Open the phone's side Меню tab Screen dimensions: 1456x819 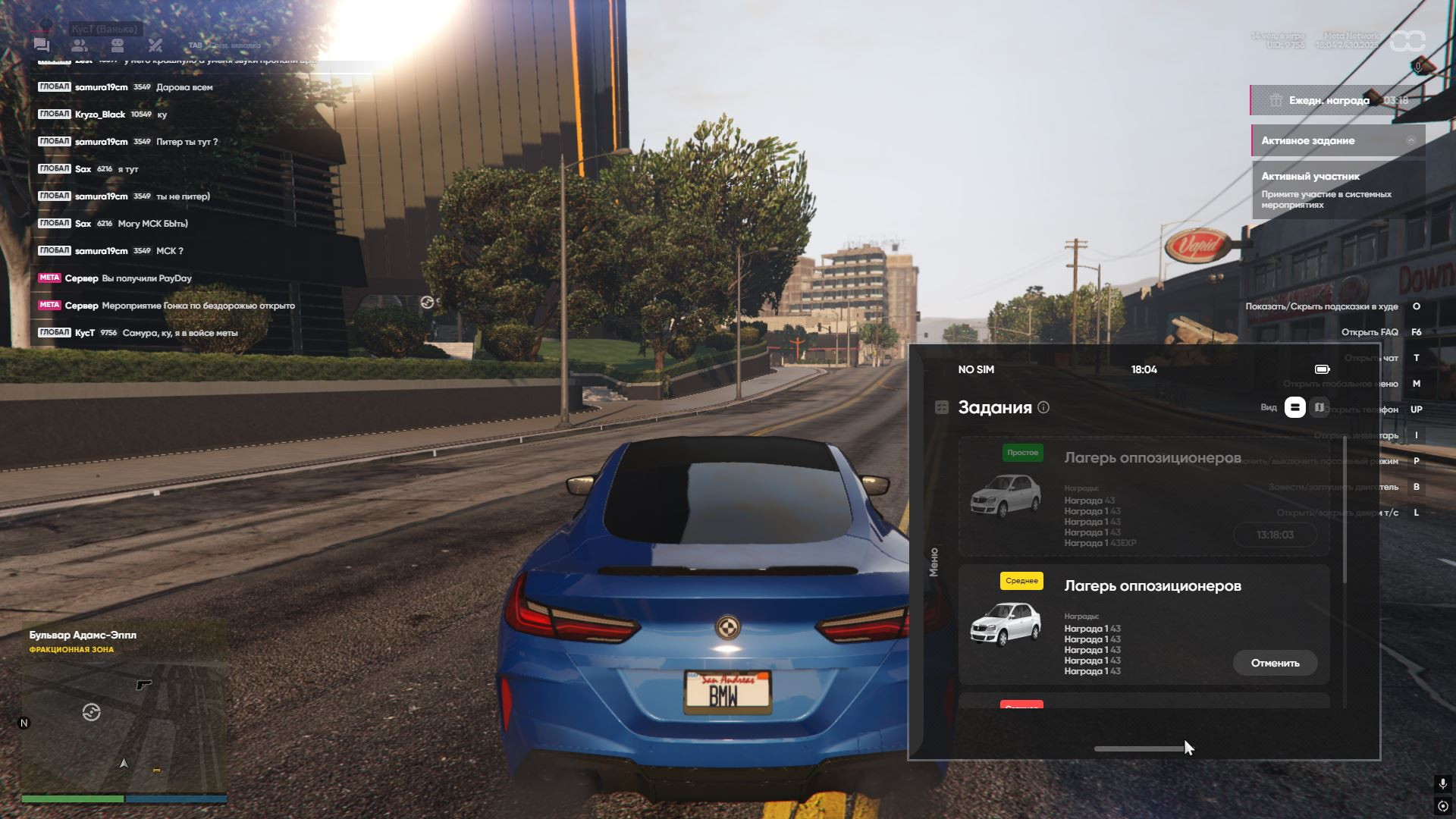pos(934,562)
